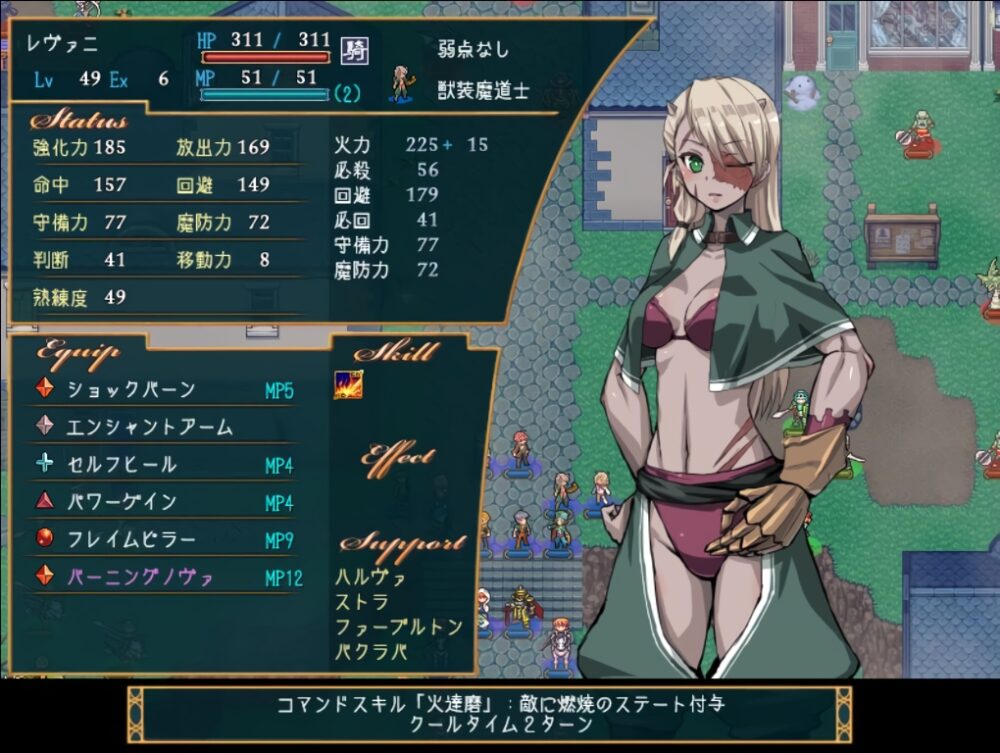Select the セルフヒール spell row

[x=121, y=465]
